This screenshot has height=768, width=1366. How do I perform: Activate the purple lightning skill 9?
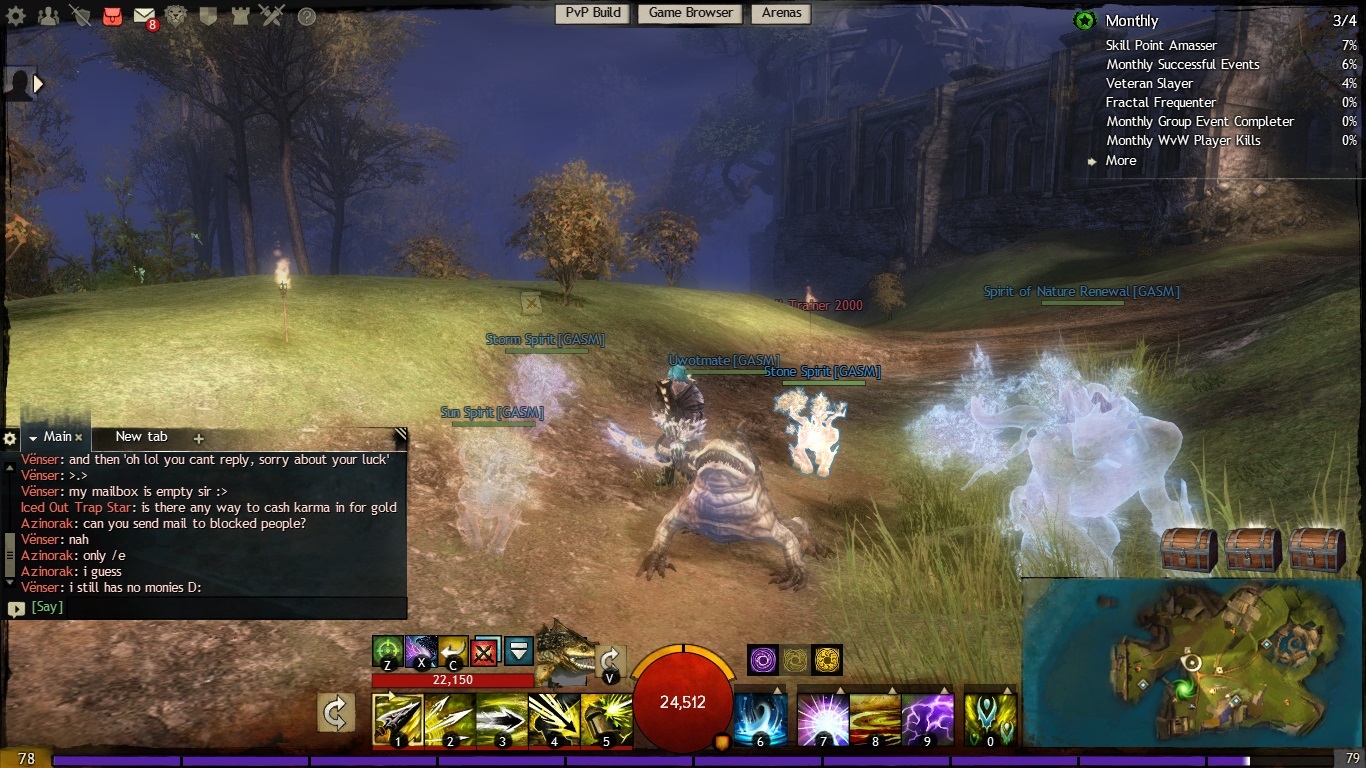coord(927,720)
